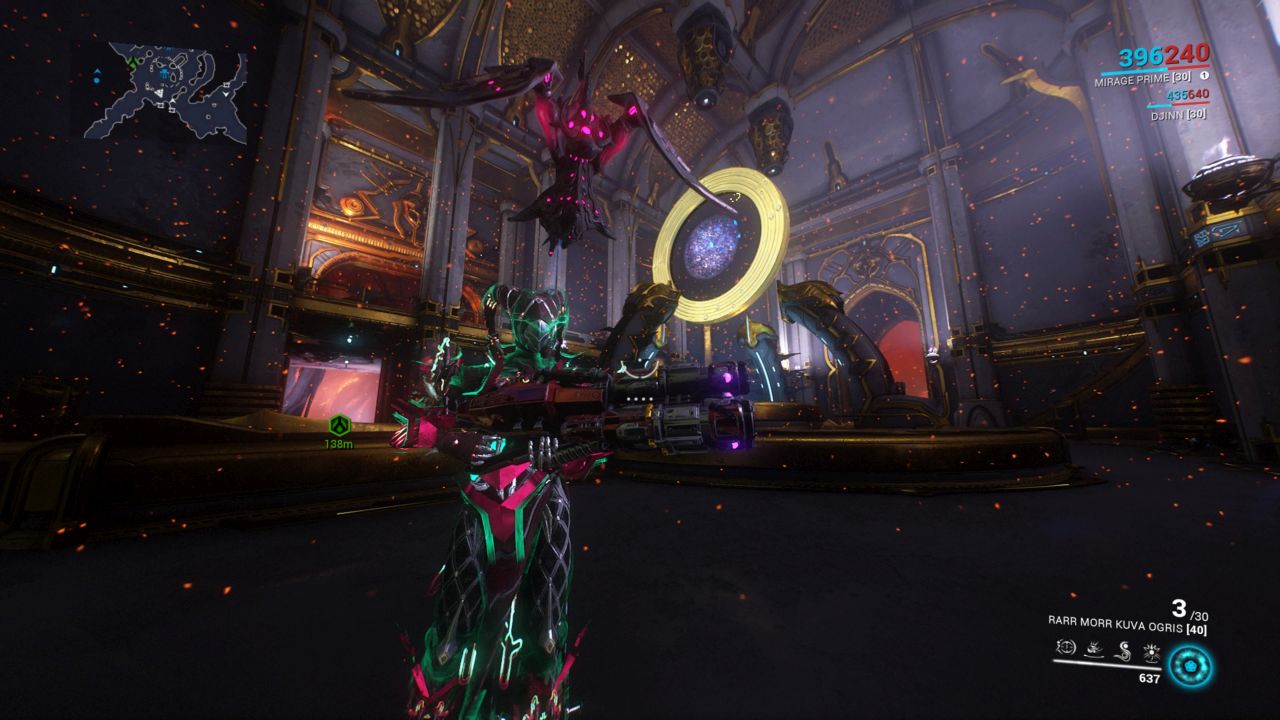Cast the Prism ability icon
Image resolution: width=1280 pixels, height=720 pixels.
coord(1152,650)
